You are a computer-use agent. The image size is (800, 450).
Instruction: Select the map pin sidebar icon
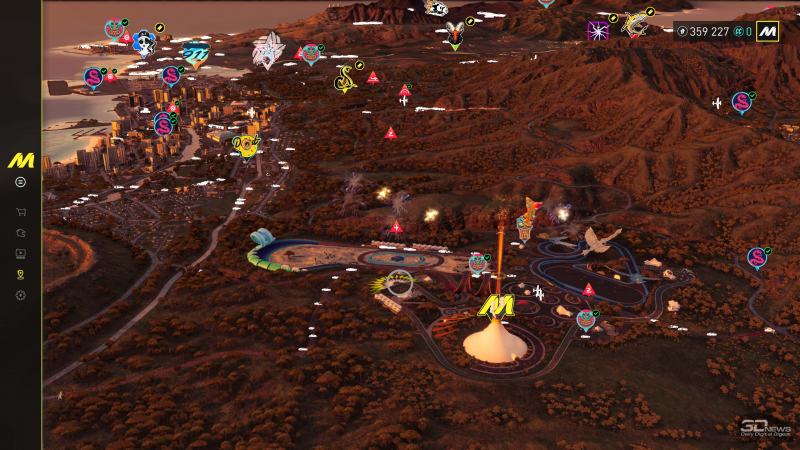(20, 274)
